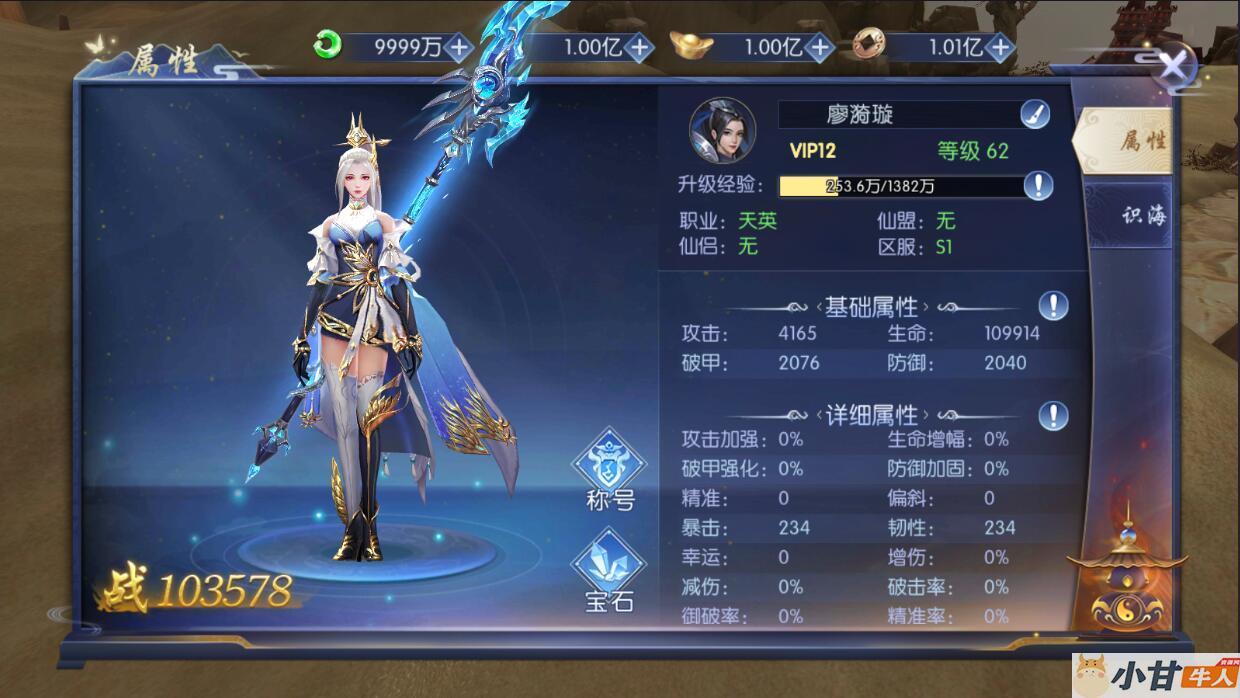Show 详细属性 info tooltip
Screen dimensions: 1240x698
(1053, 415)
